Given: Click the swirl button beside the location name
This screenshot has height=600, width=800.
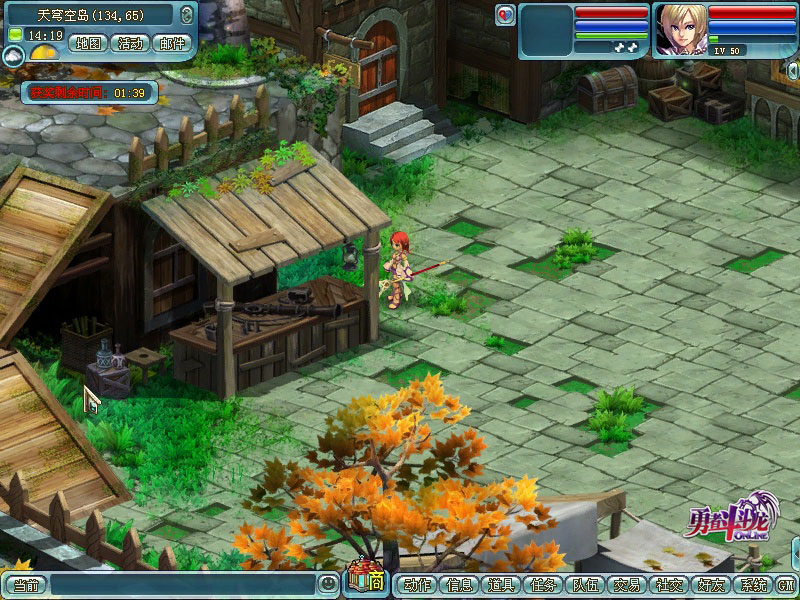Looking at the screenshot, I should point(188,15).
